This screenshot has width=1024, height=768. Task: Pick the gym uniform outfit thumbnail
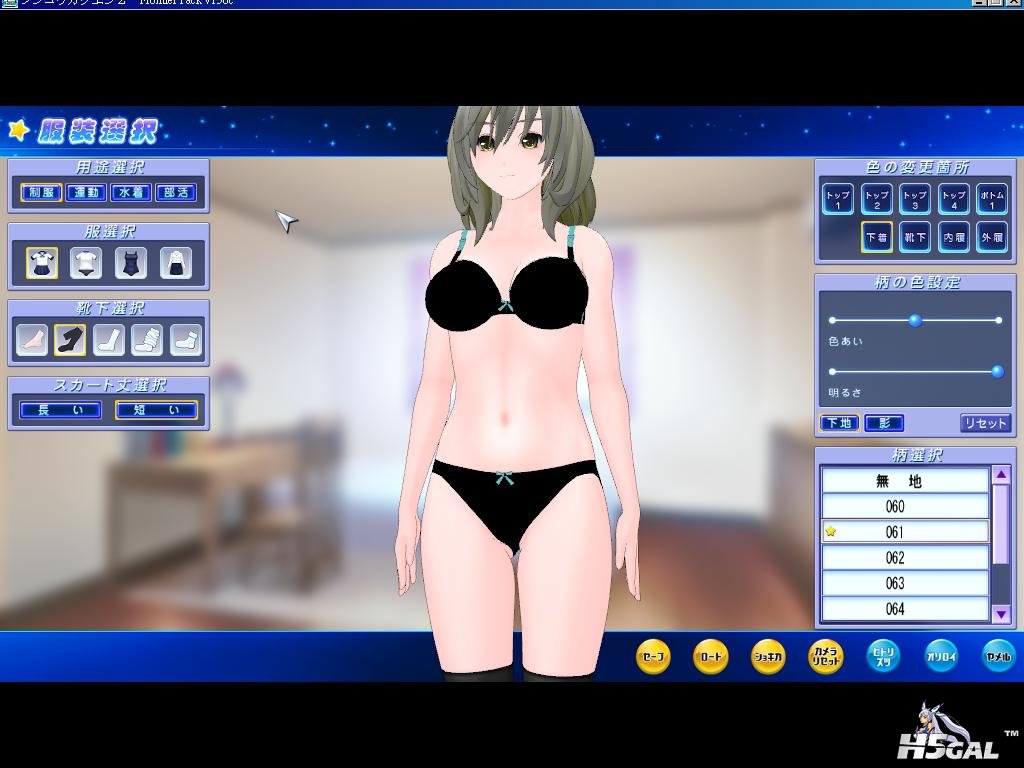click(x=86, y=263)
